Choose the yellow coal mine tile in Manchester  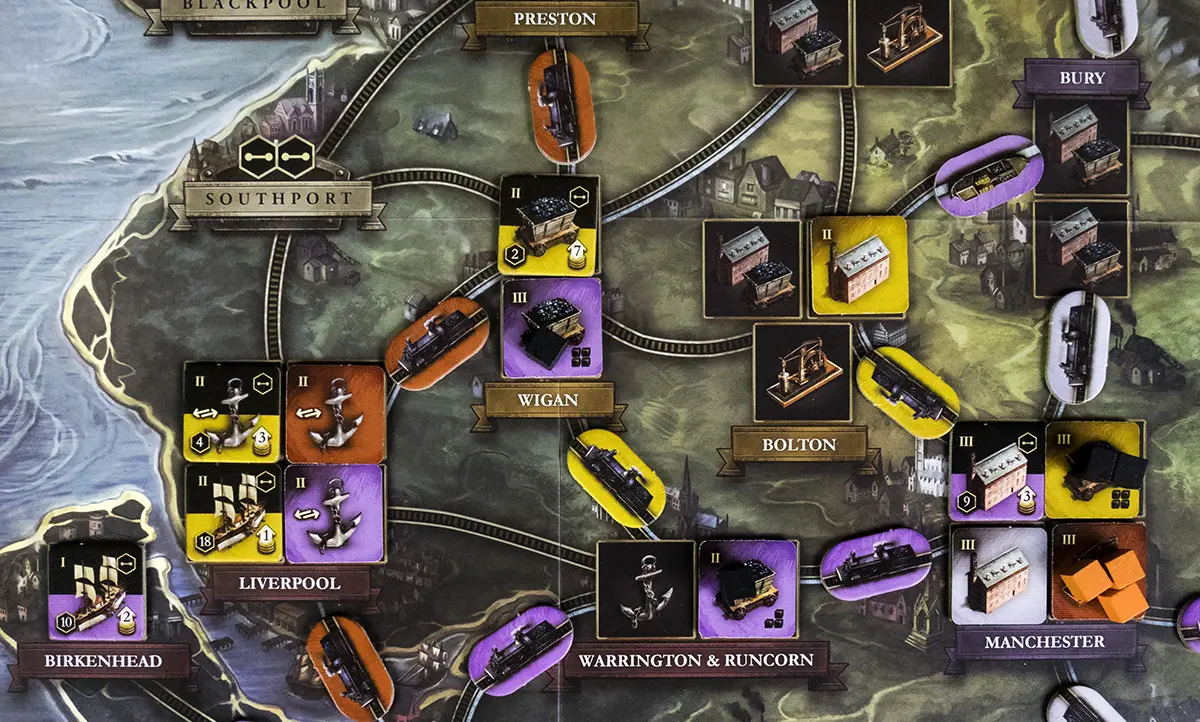[1094, 469]
